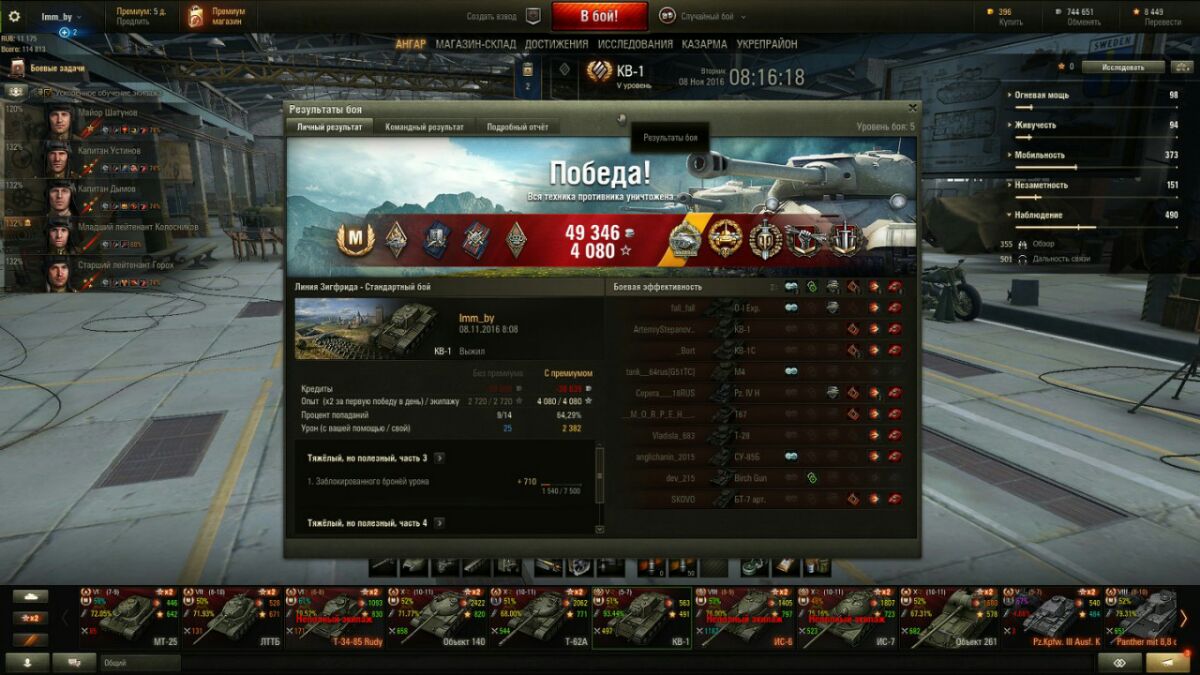Image resolution: width=1200 pixels, height=675 pixels.
Task: Open the Премиум магазин
Action: point(214,16)
